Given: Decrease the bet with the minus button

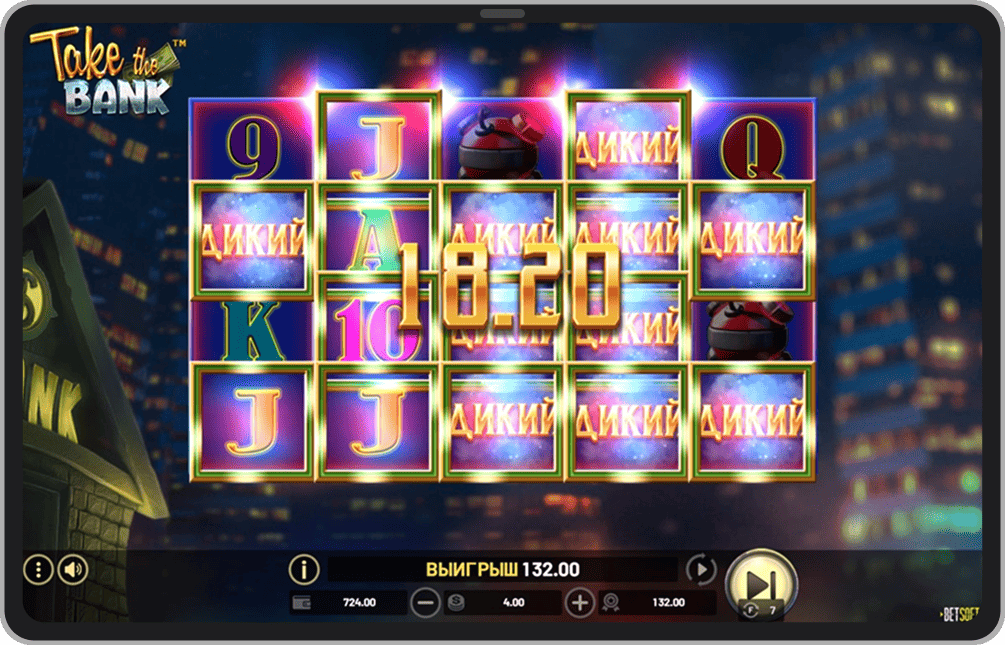Looking at the screenshot, I should [x=426, y=602].
